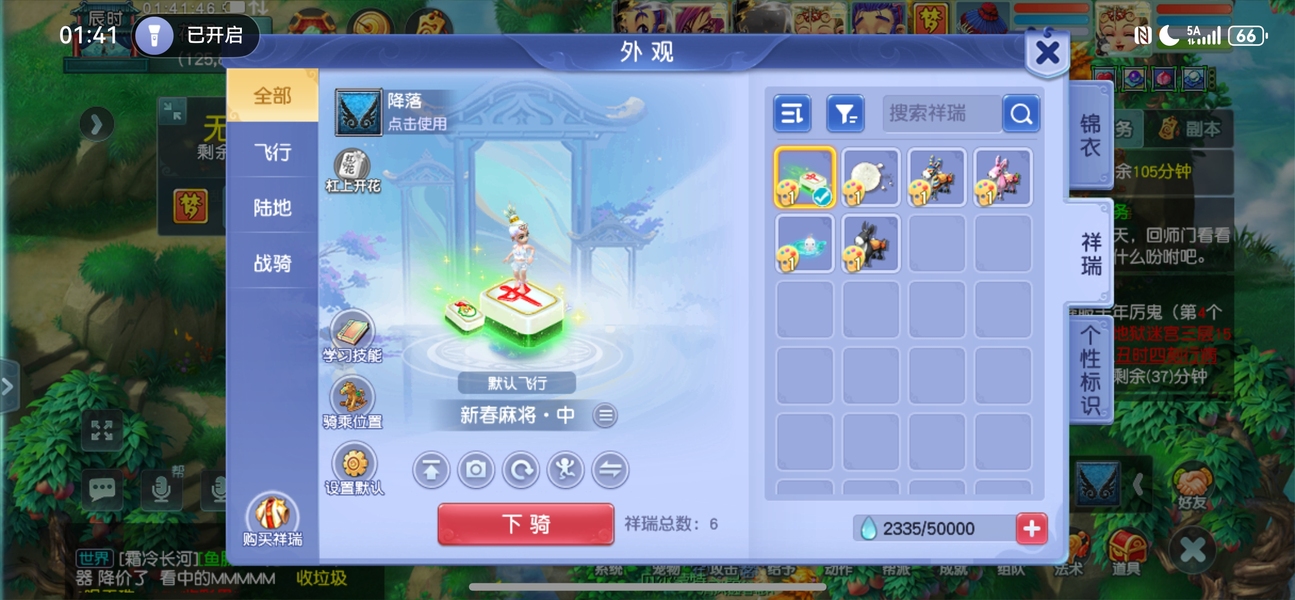Add currency with the red plus button

(1032, 528)
